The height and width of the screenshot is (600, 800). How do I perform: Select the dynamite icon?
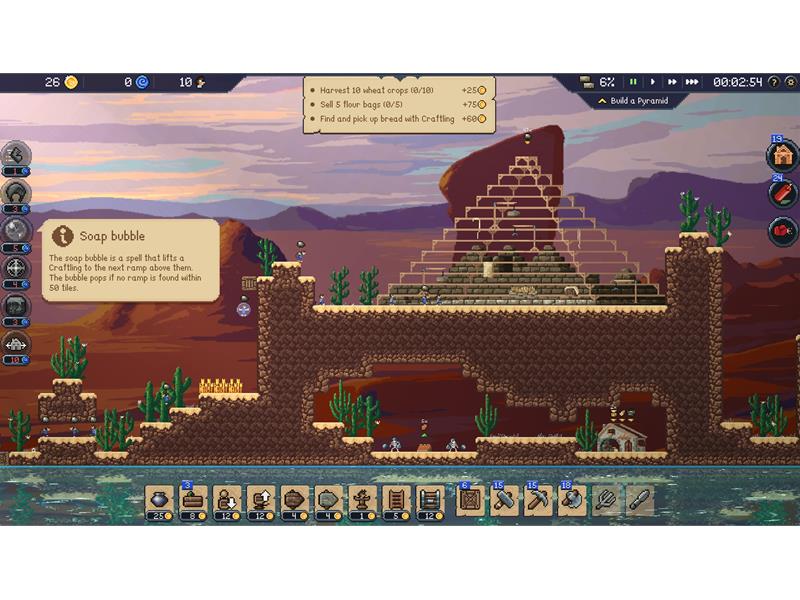pyautogui.click(x=781, y=193)
